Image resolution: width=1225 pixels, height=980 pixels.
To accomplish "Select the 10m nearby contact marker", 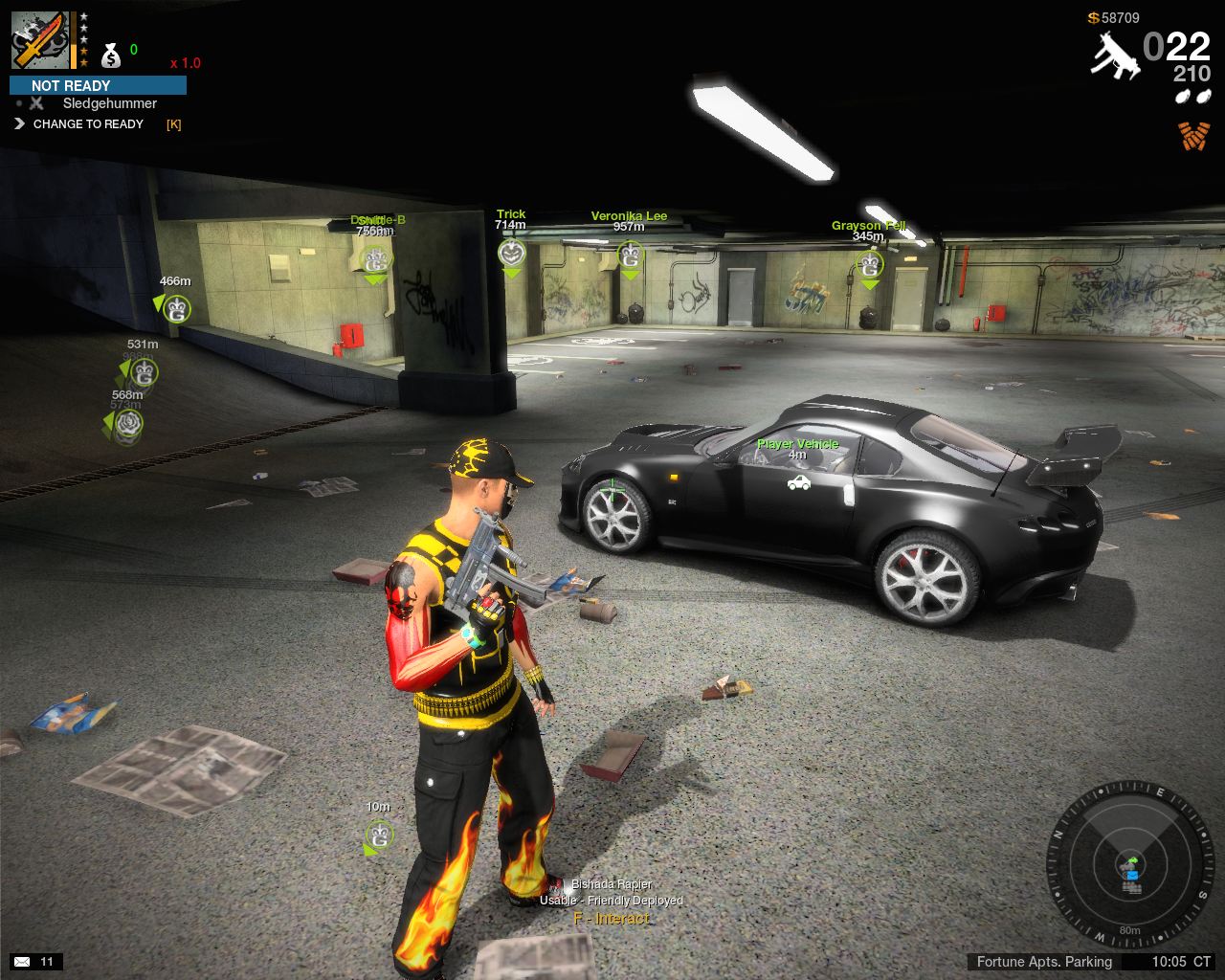I will (379, 835).
